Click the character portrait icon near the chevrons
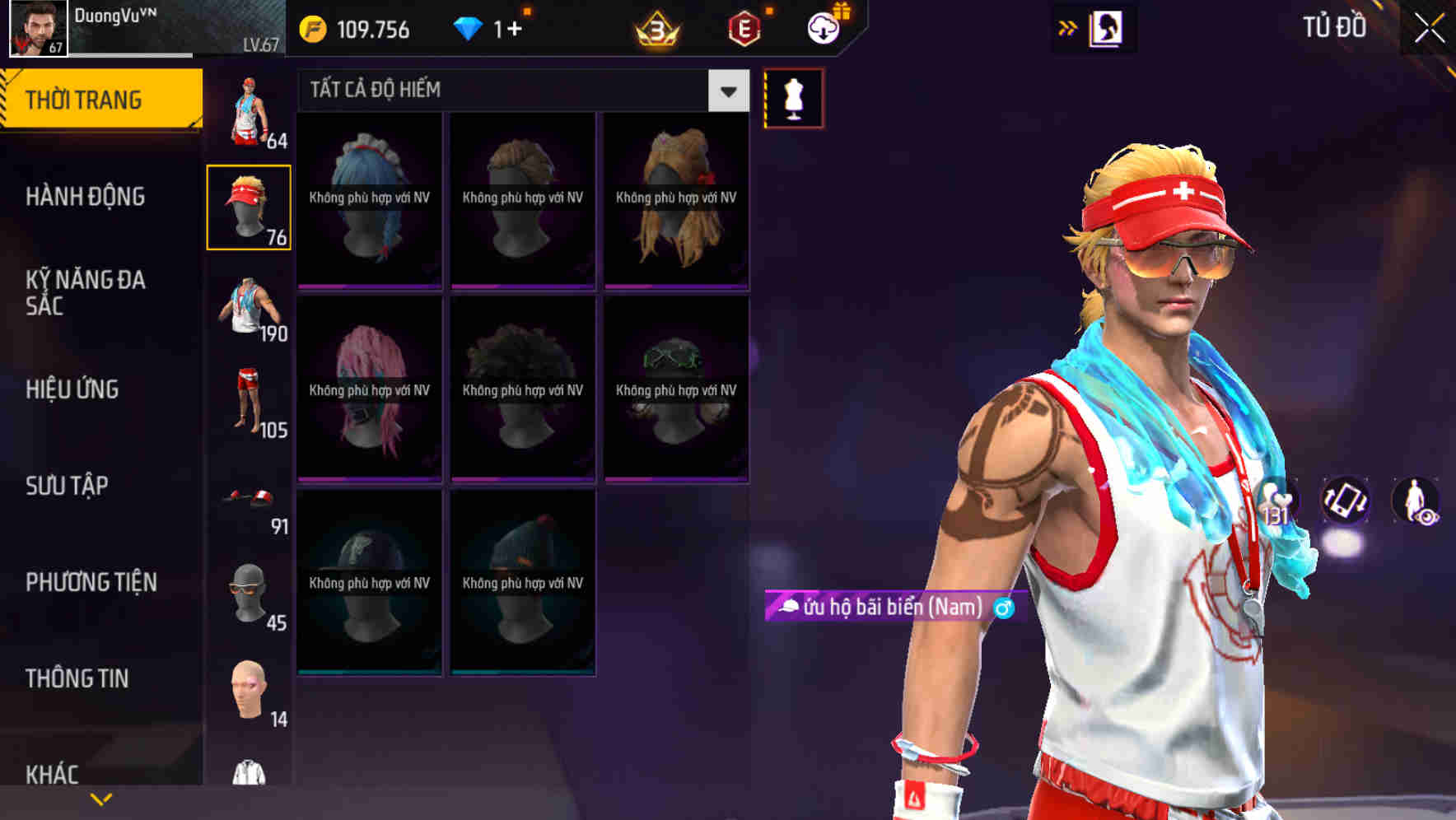 (1105, 27)
